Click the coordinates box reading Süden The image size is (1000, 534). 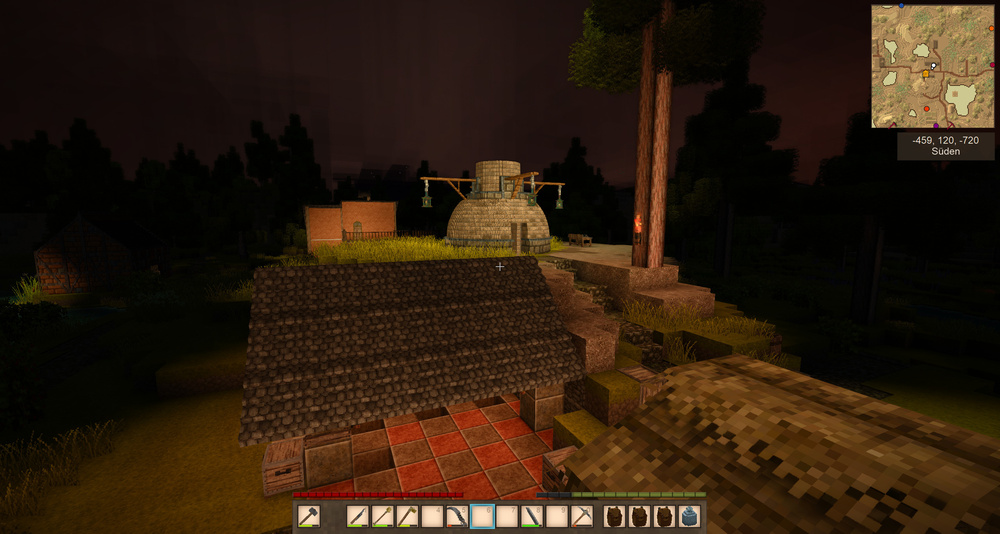[x=946, y=146]
